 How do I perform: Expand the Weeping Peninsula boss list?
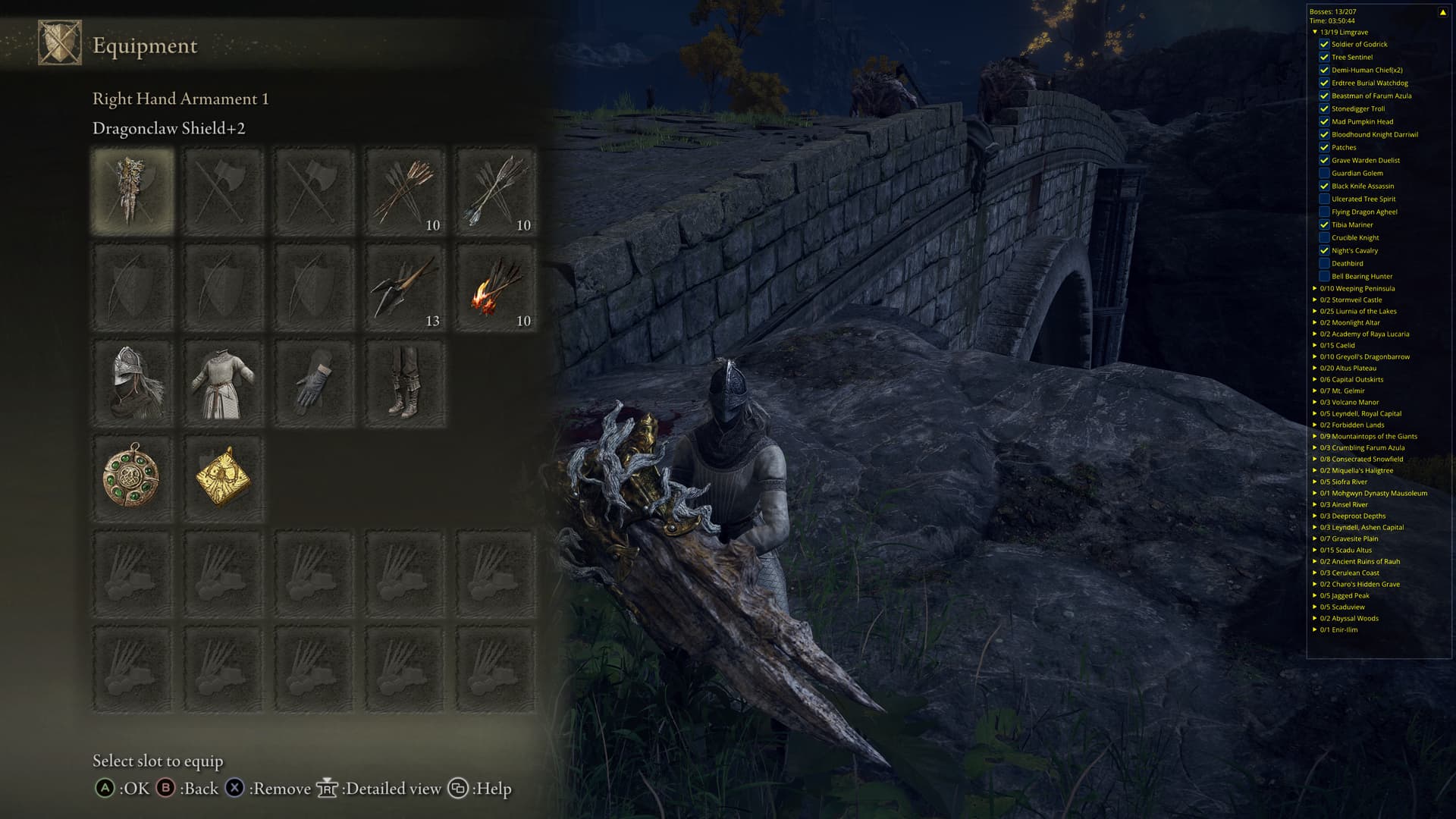tap(1315, 288)
